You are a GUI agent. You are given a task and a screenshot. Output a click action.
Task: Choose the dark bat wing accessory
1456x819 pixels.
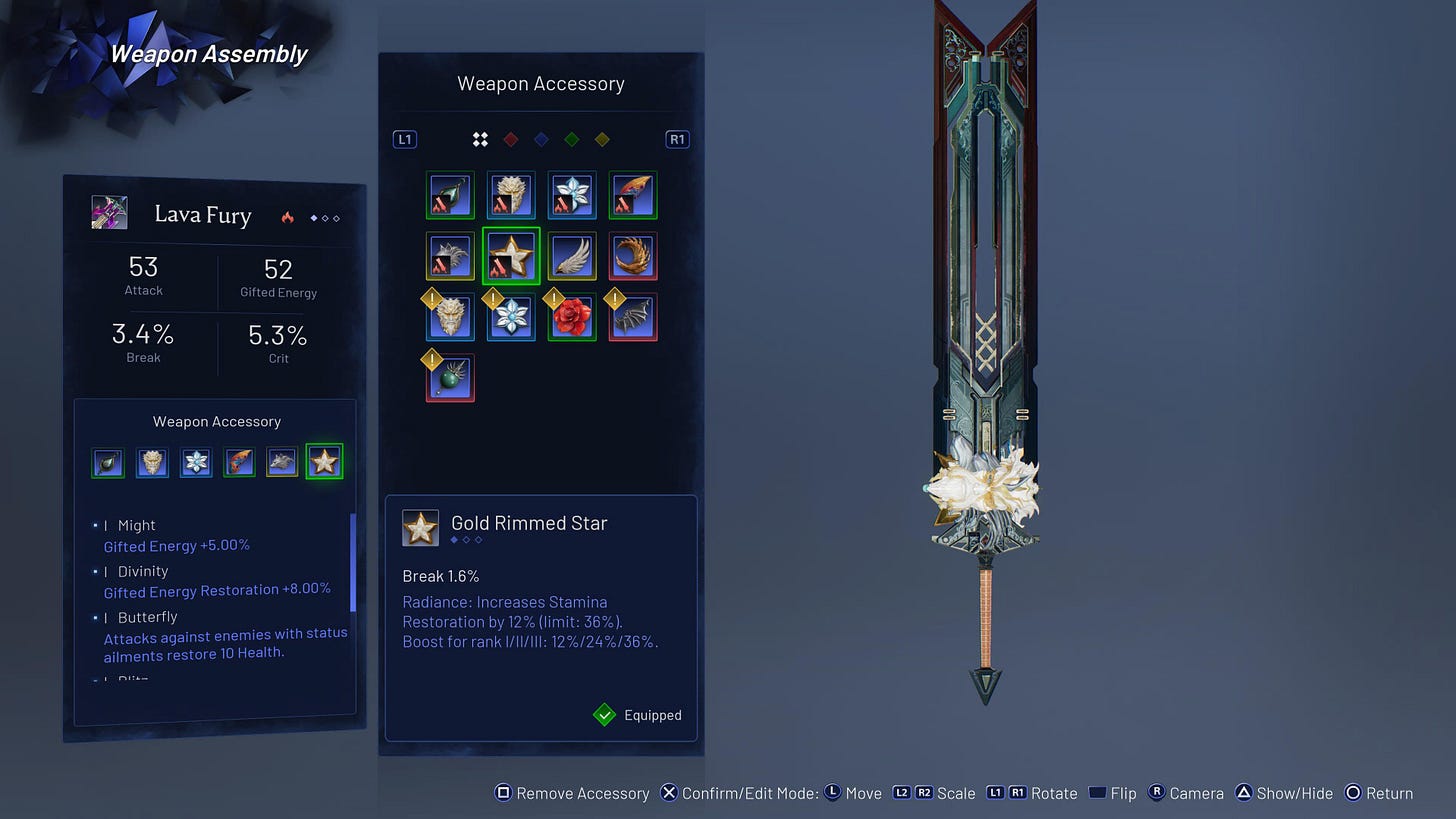(x=633, y=317)
